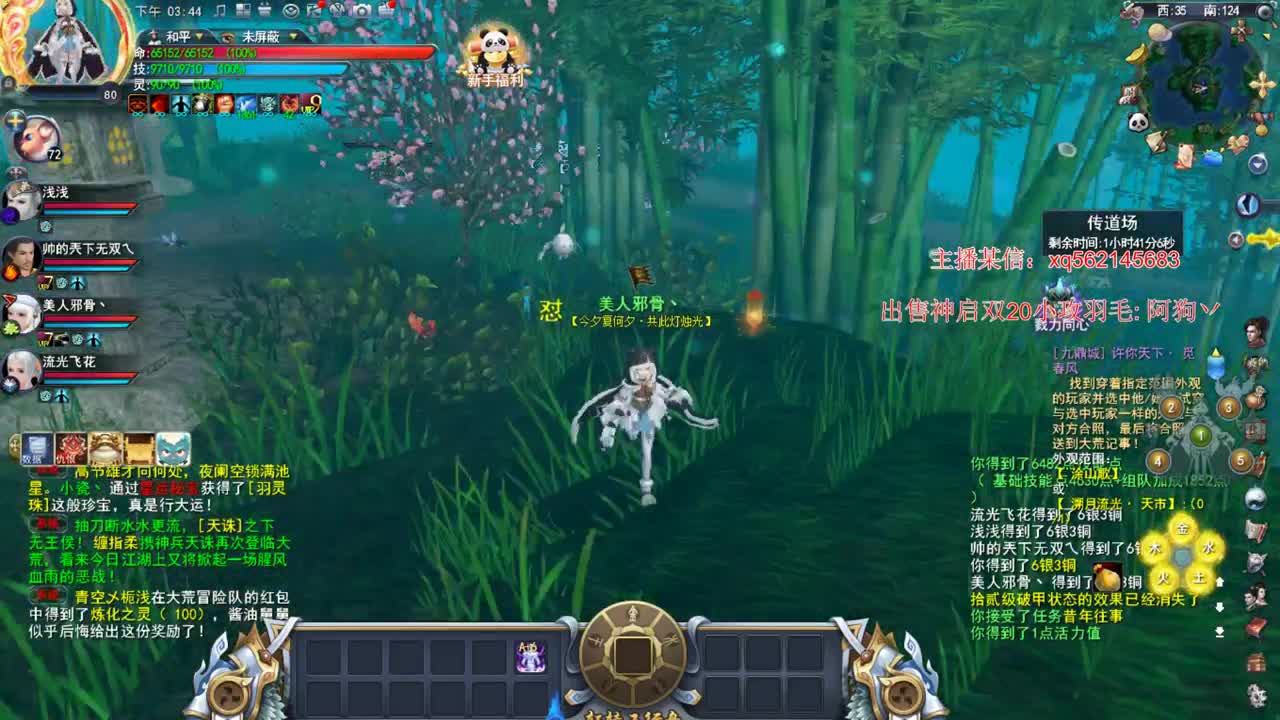Select party member 流光飞花 portrait

20,370
